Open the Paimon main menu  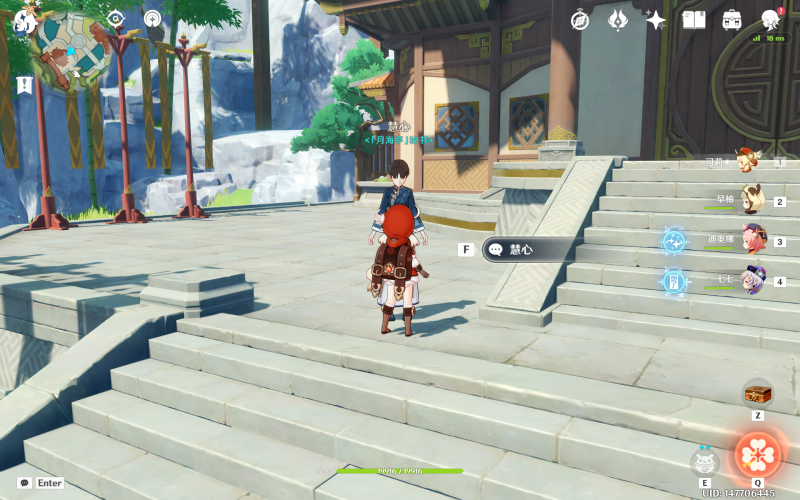pos(24,20)
